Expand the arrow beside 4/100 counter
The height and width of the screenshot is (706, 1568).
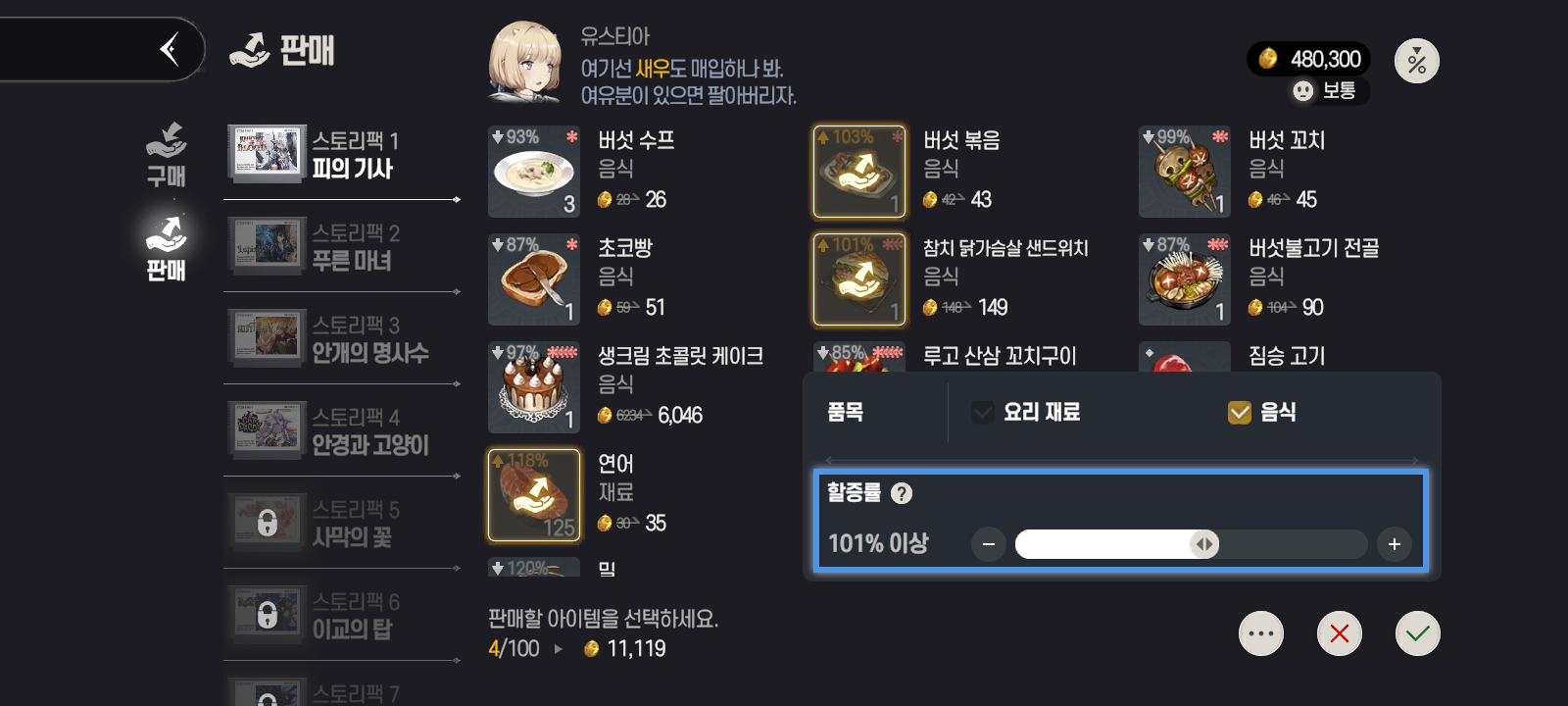point(559,648)
